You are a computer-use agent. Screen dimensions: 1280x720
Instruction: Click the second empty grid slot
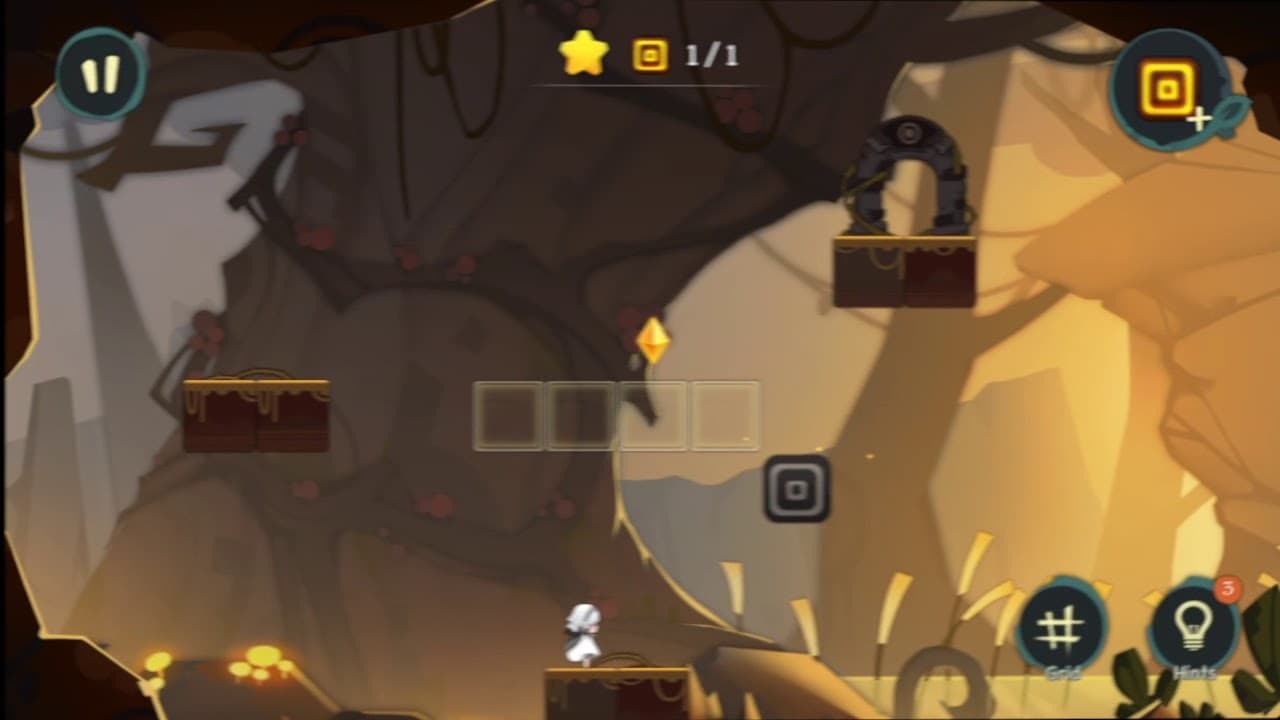tap(579, 417)
